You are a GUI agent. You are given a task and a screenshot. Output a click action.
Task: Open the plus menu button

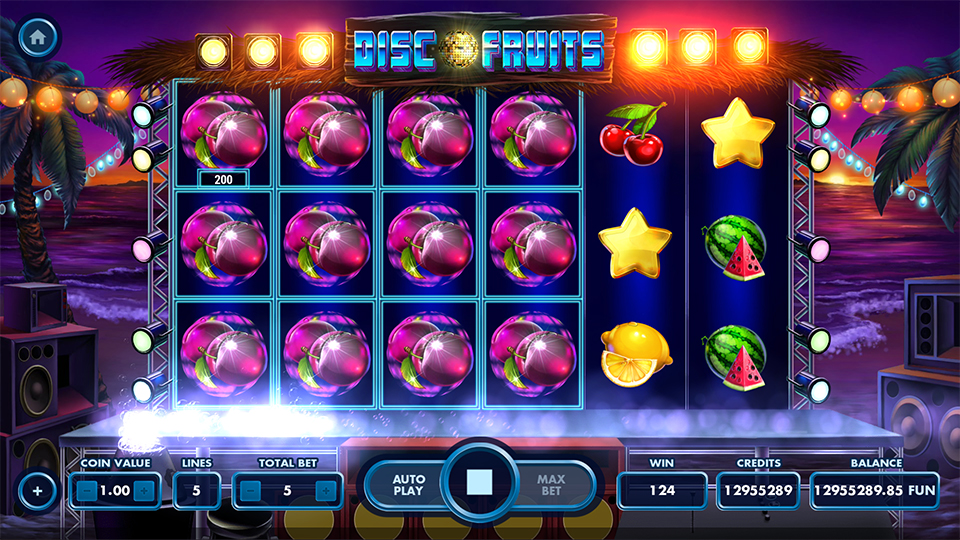coord(37,491)
